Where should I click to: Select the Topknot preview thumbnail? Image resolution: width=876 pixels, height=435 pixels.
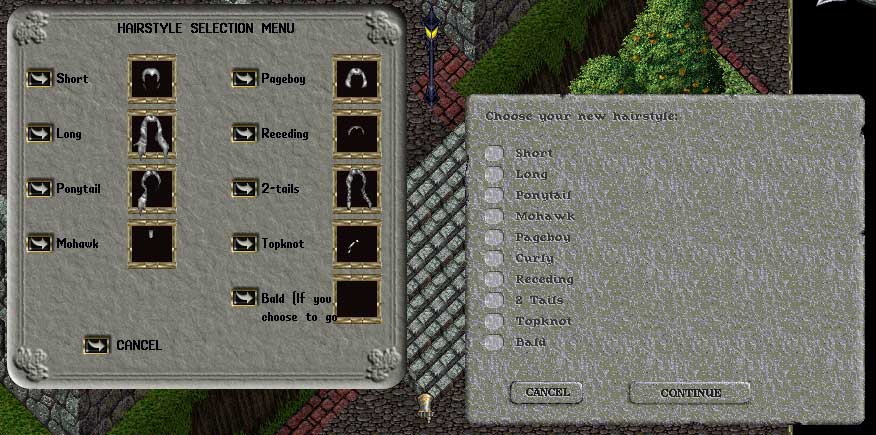[357, 243]
